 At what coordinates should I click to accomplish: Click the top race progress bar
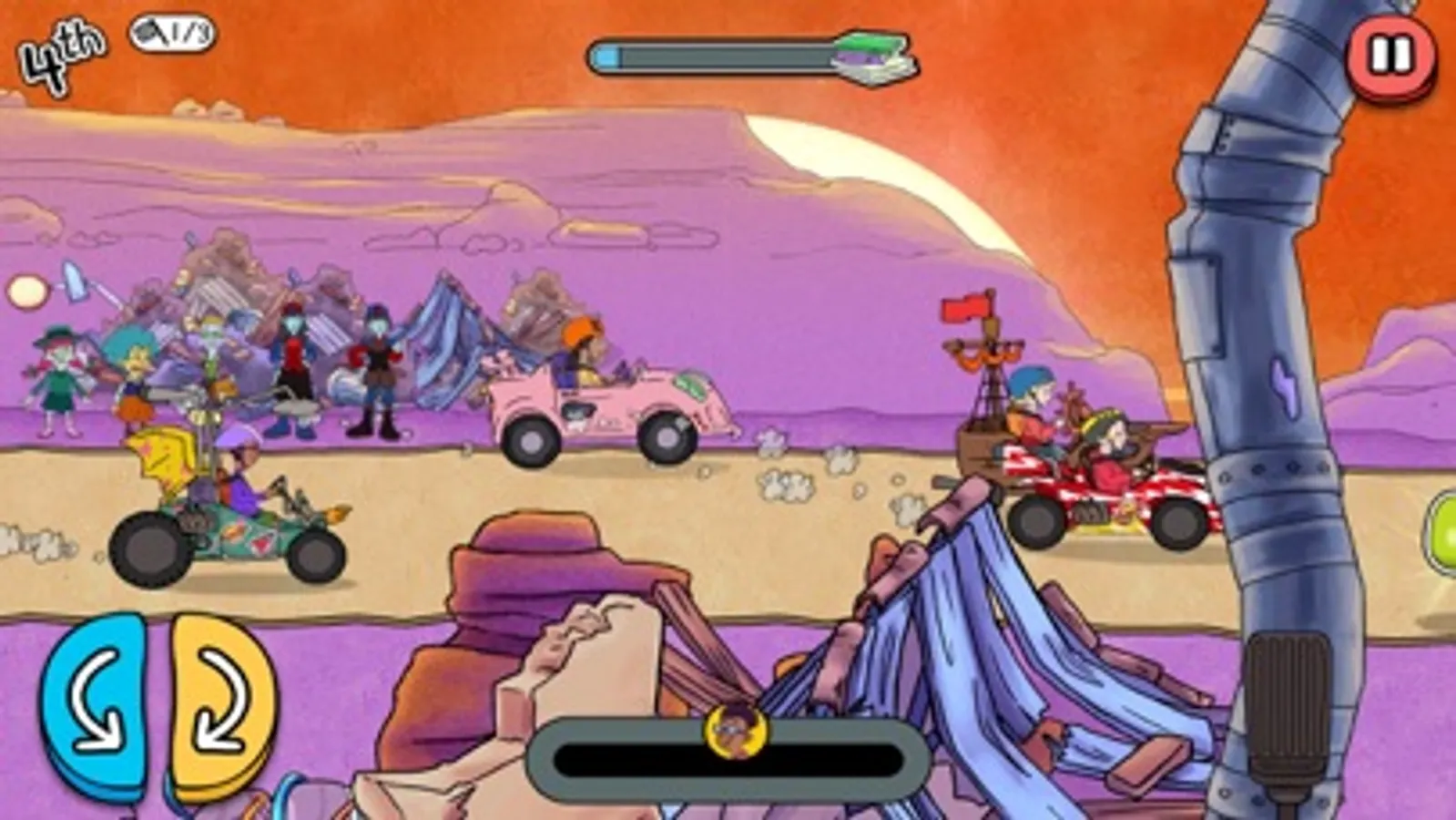(x=719, y=56)
